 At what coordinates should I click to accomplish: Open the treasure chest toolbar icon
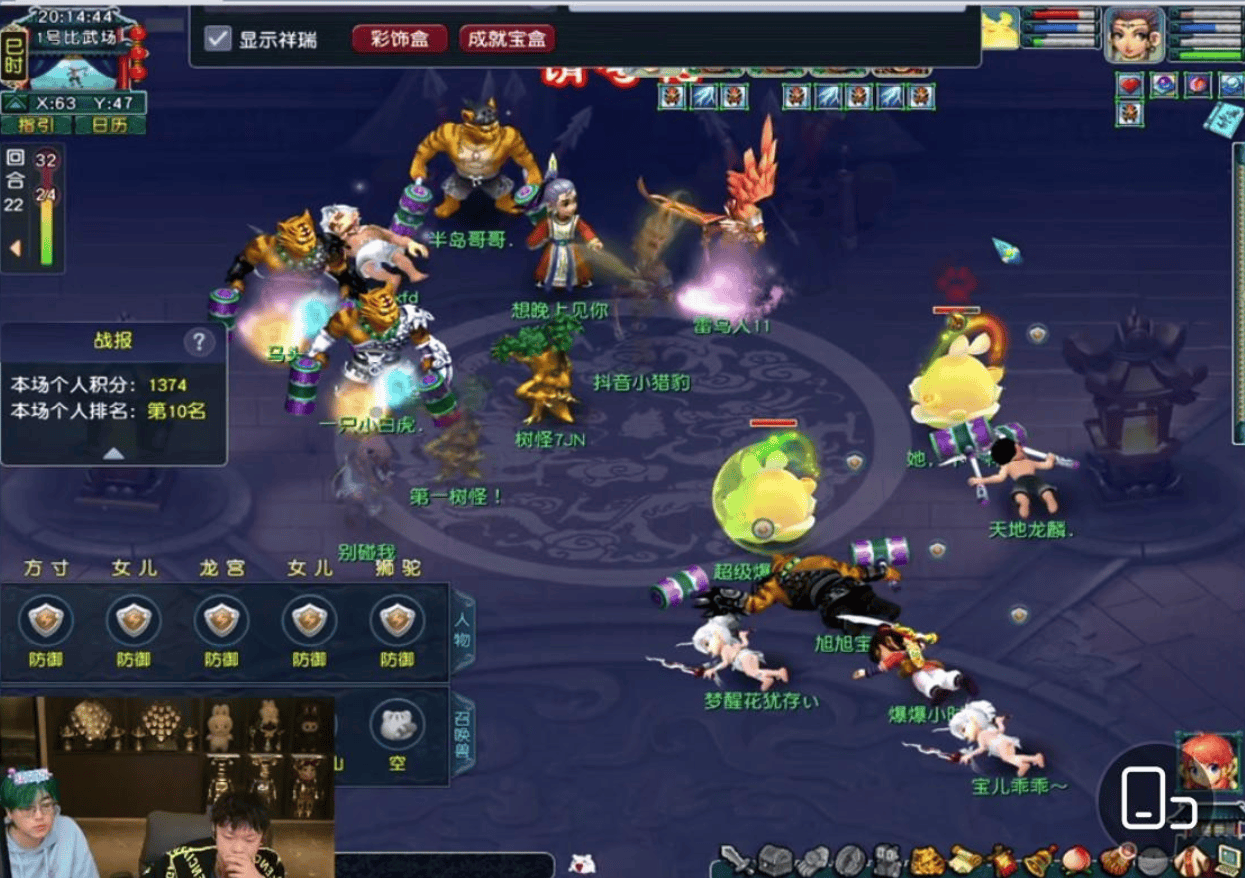pyautogui.click(x=773, y=860)
